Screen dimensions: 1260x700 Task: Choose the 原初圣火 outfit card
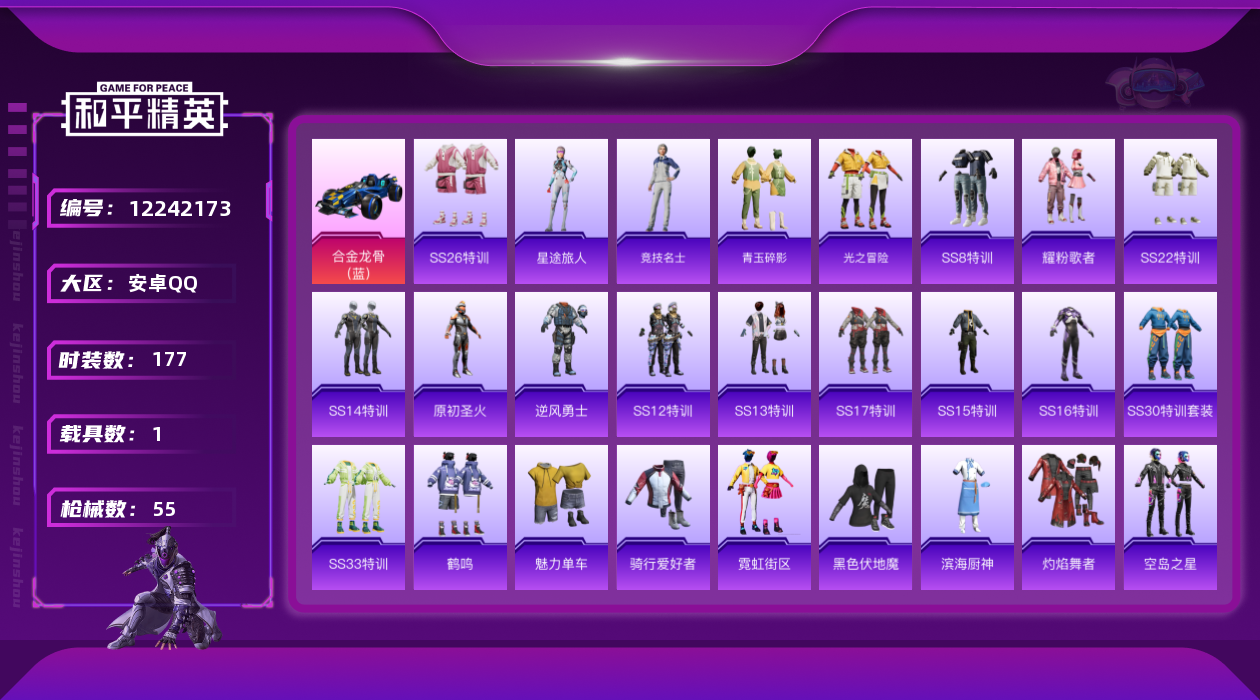tap(460, 364)
